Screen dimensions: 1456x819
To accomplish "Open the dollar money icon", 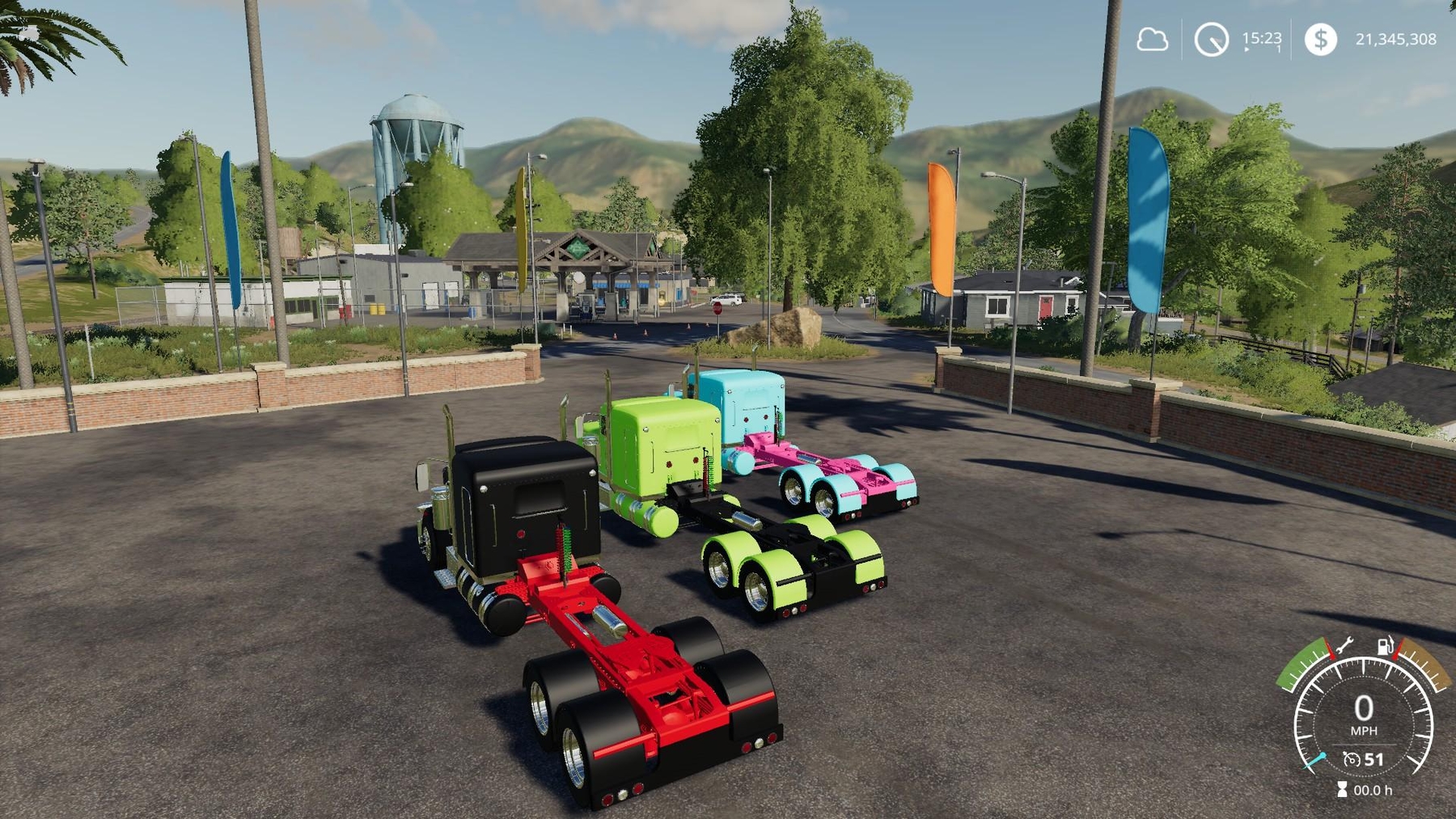I will click(1320, 39).
